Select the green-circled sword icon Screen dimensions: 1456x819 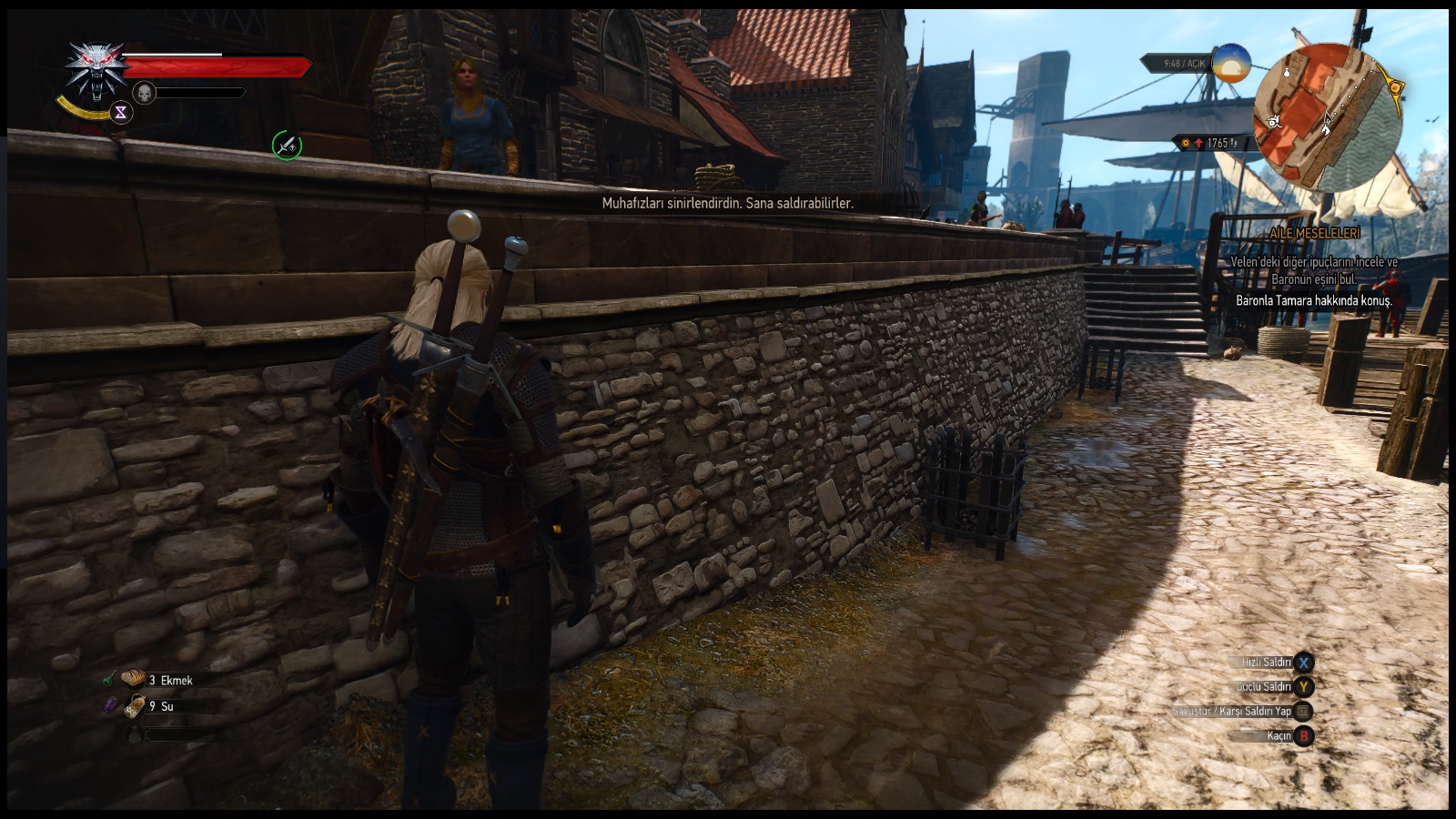(x=287, y=145)
